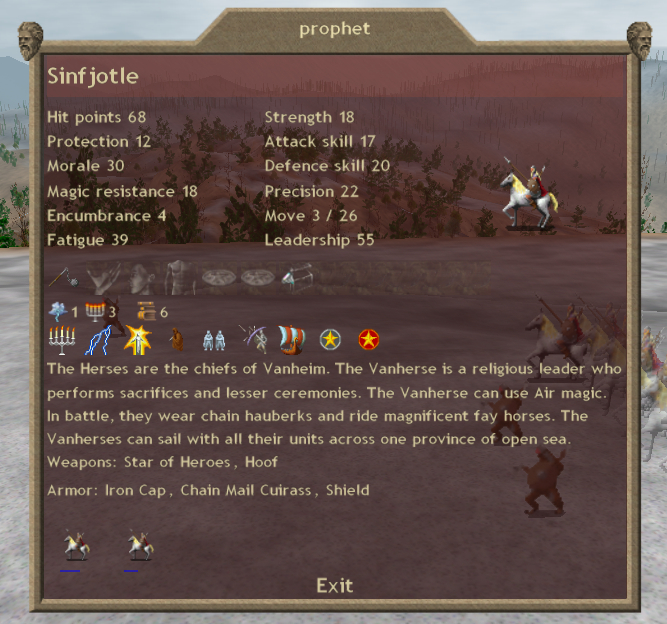667x624 pixels.
Task: Click the twin pale figures ability icon
Action: point(214,340)
